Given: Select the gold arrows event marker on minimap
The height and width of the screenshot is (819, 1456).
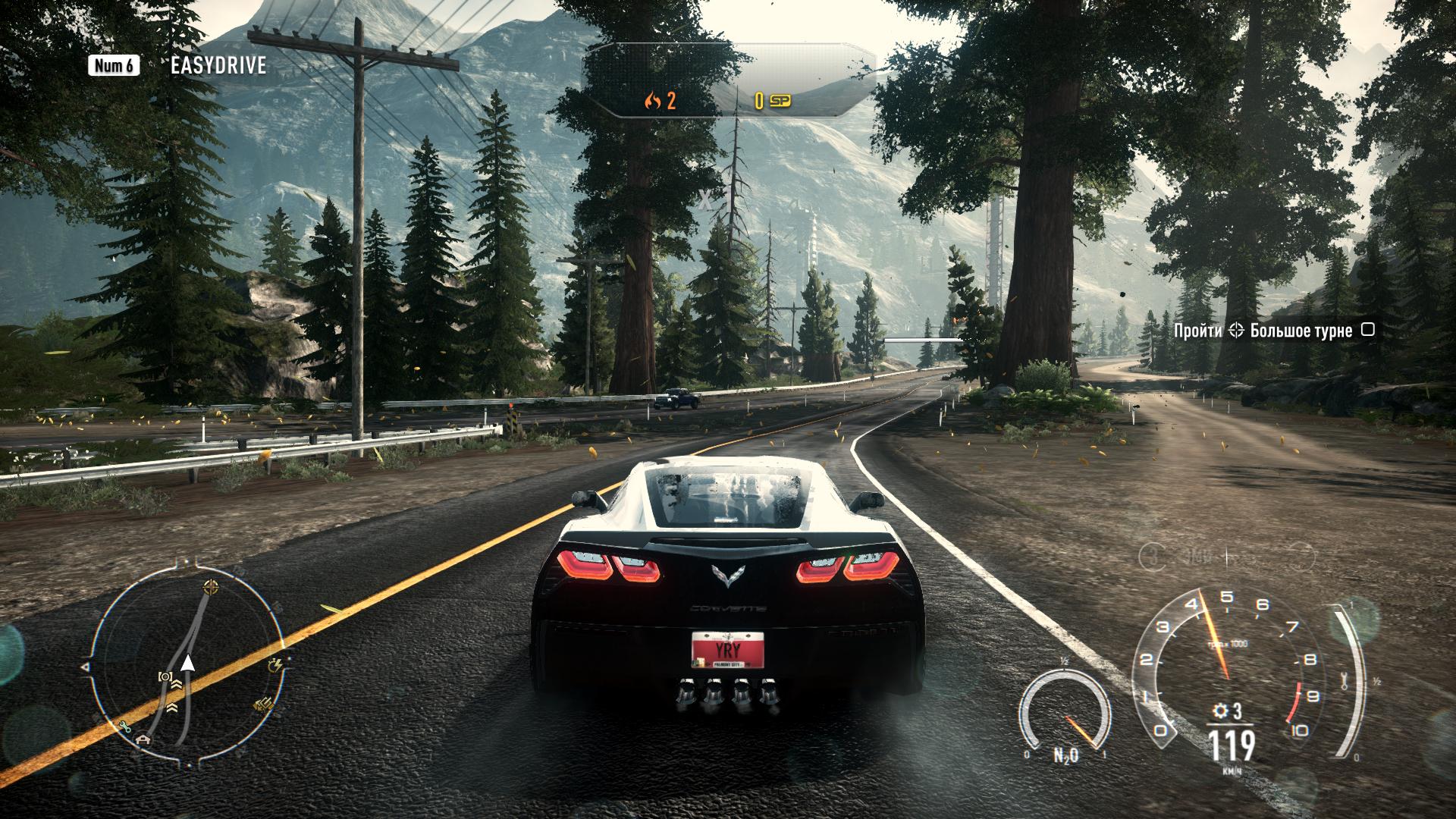Looking at the screenshot, I should [262, 705].
